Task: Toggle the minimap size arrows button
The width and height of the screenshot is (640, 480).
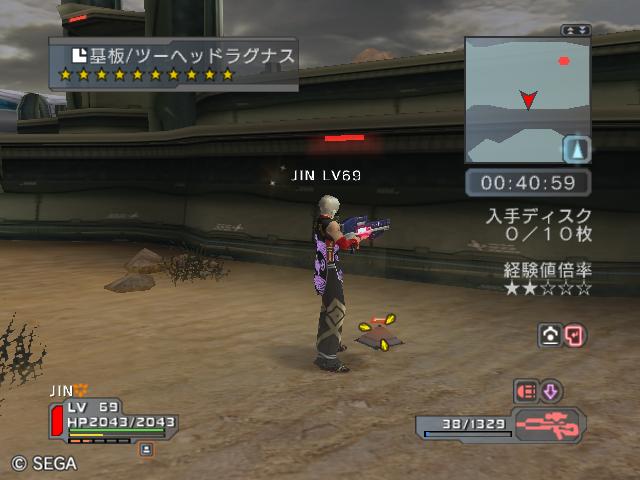Action: 576,30
